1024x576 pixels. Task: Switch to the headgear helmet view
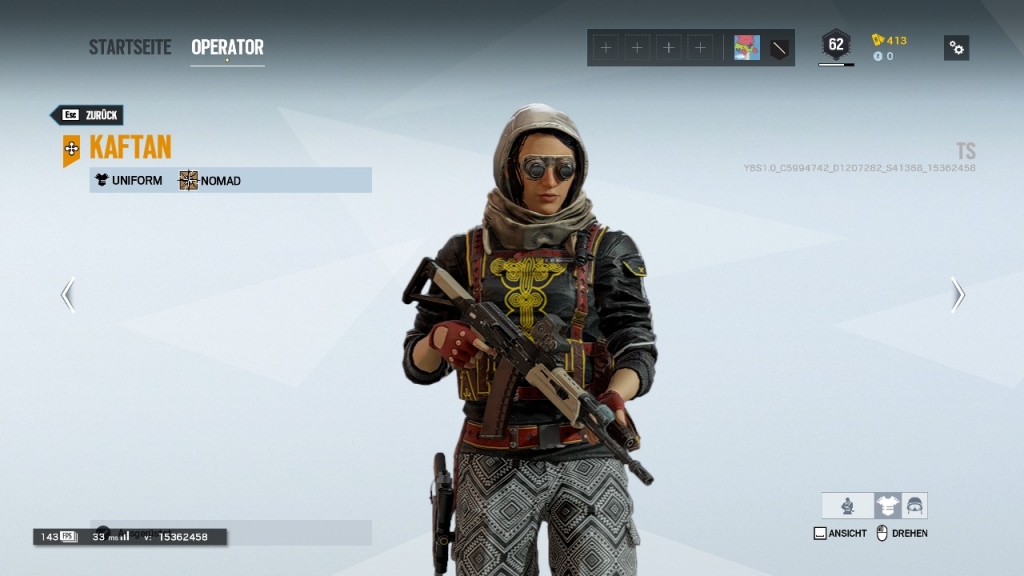point(914,506)
